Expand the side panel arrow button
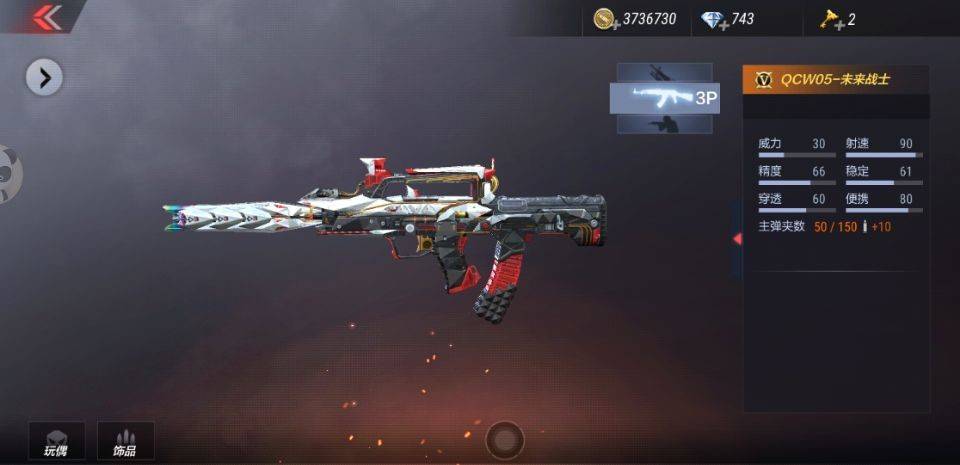960x465 pixels. coord(44,77)
